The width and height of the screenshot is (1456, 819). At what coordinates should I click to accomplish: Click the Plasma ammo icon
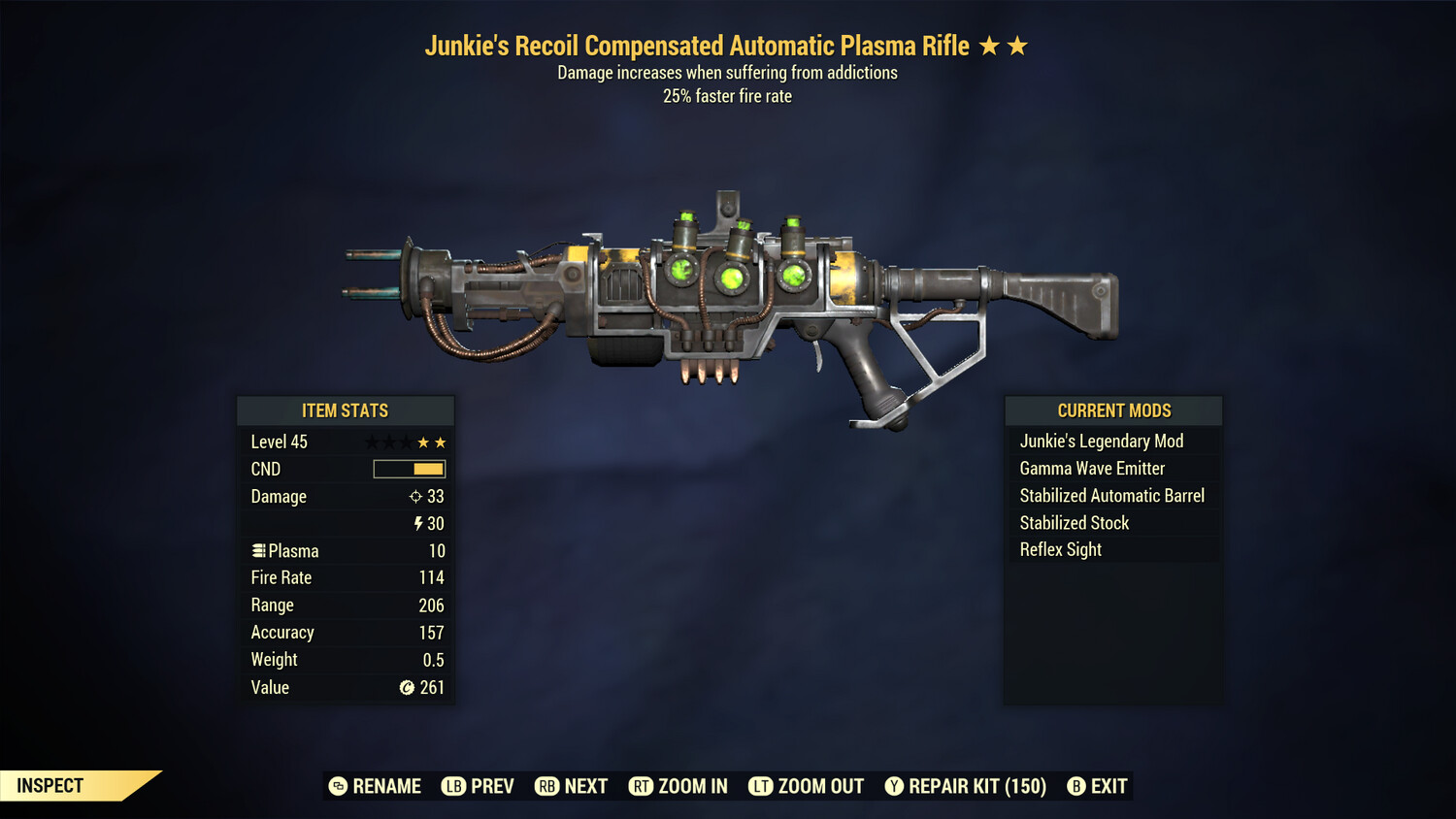258,550
